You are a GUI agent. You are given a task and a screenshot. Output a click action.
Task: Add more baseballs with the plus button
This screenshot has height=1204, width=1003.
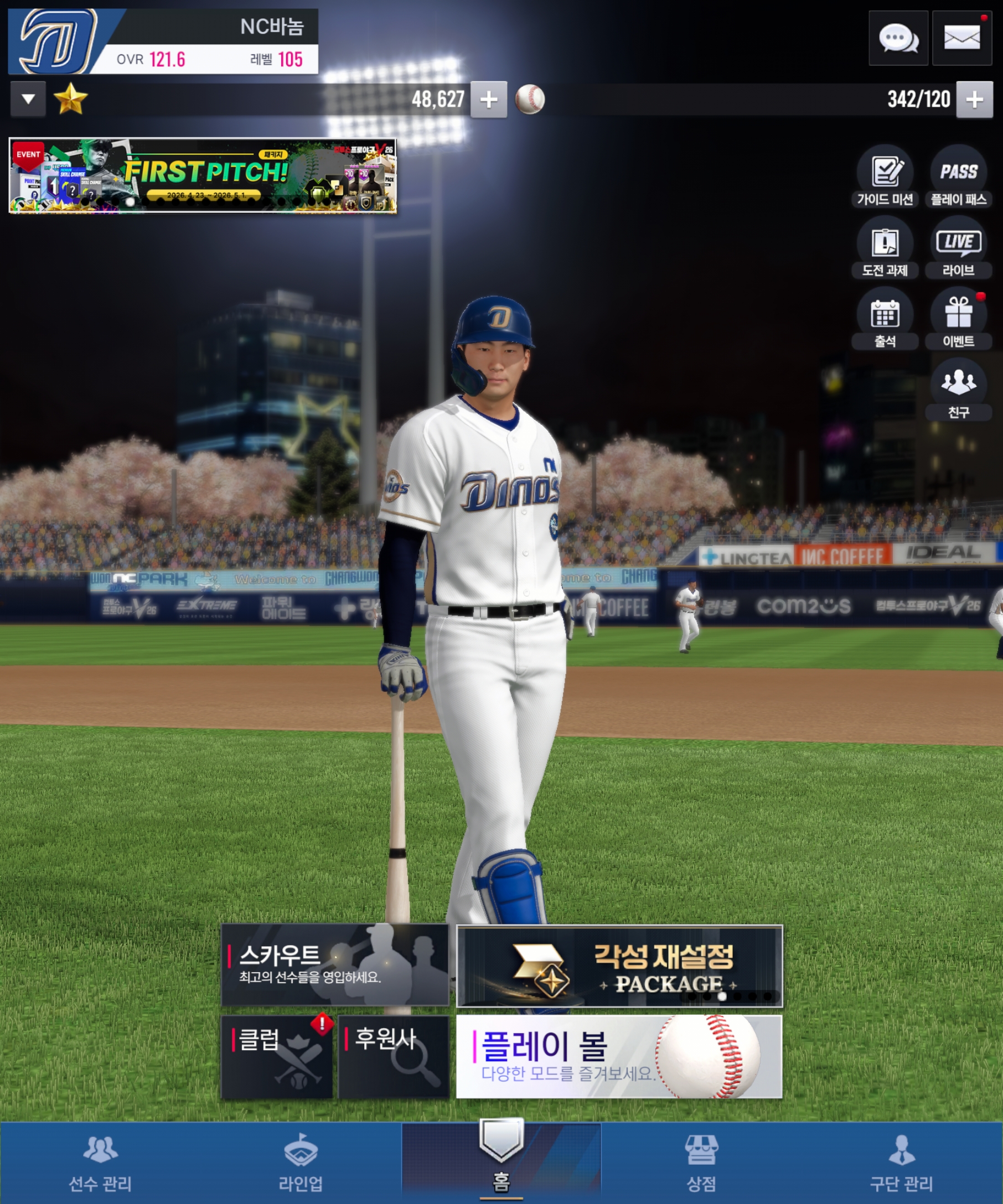[974, 100]
